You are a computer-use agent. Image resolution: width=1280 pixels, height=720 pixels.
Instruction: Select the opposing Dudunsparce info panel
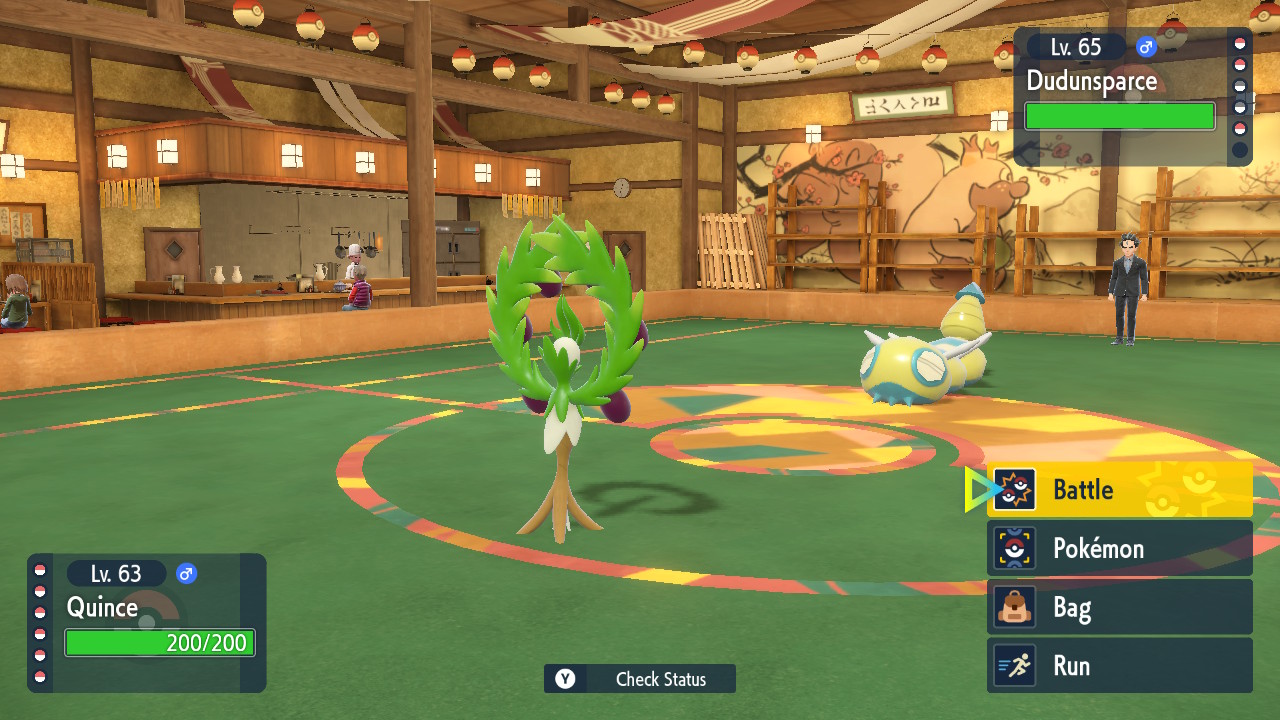pos(1120,96)
